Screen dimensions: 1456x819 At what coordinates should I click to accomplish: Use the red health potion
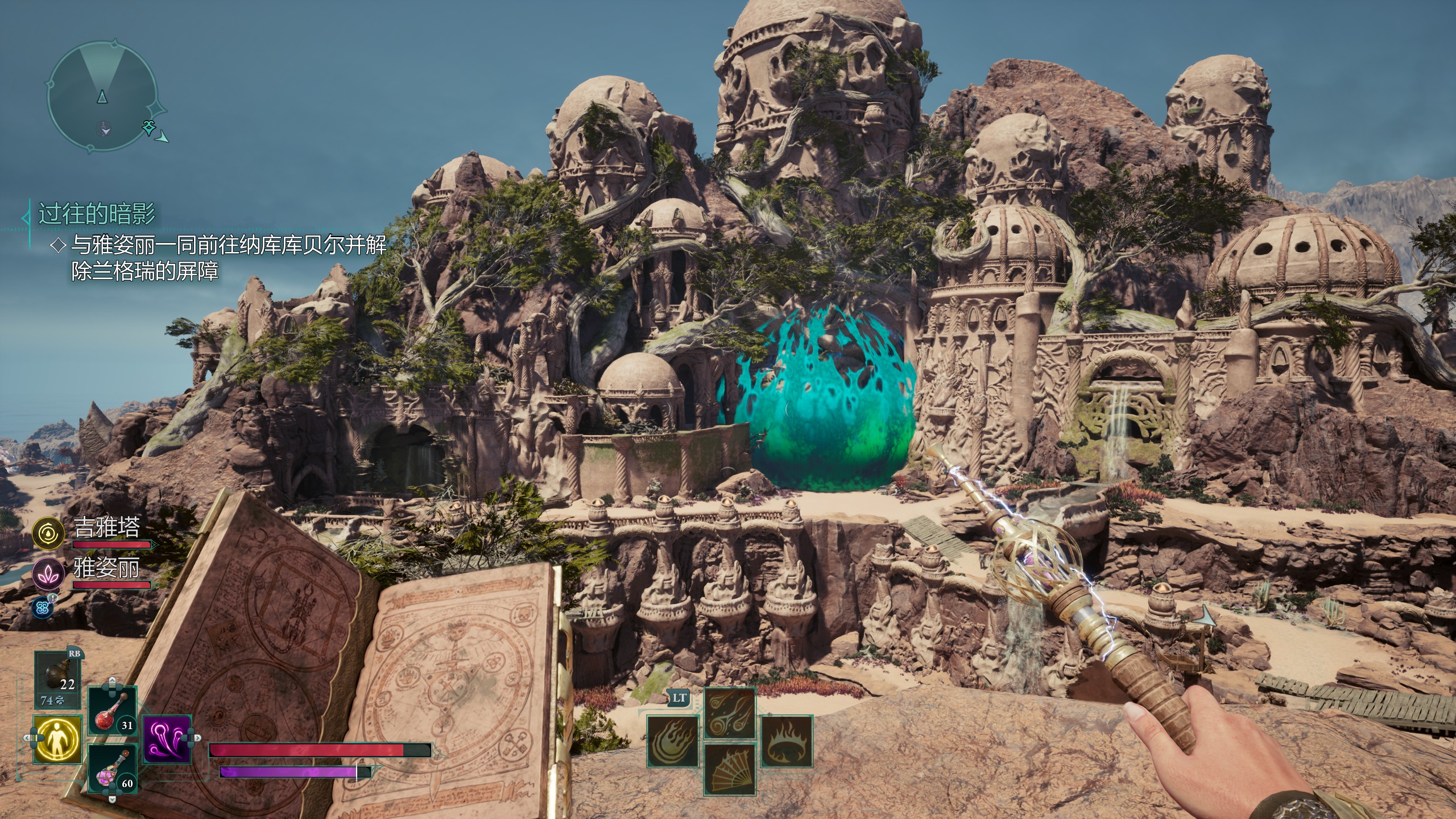tap(113, 711)
